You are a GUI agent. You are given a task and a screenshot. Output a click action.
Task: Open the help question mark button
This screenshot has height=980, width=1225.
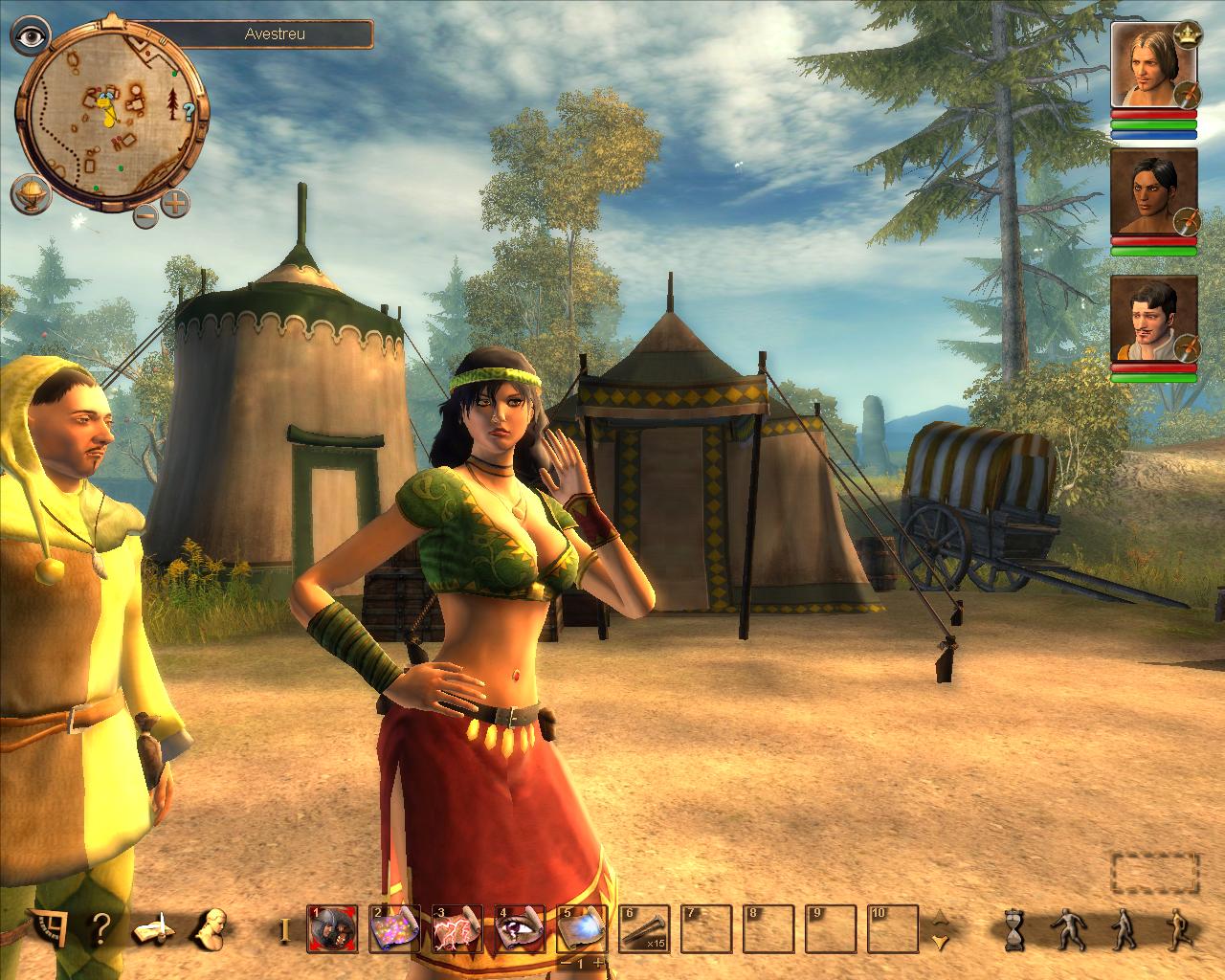point(100,927)
